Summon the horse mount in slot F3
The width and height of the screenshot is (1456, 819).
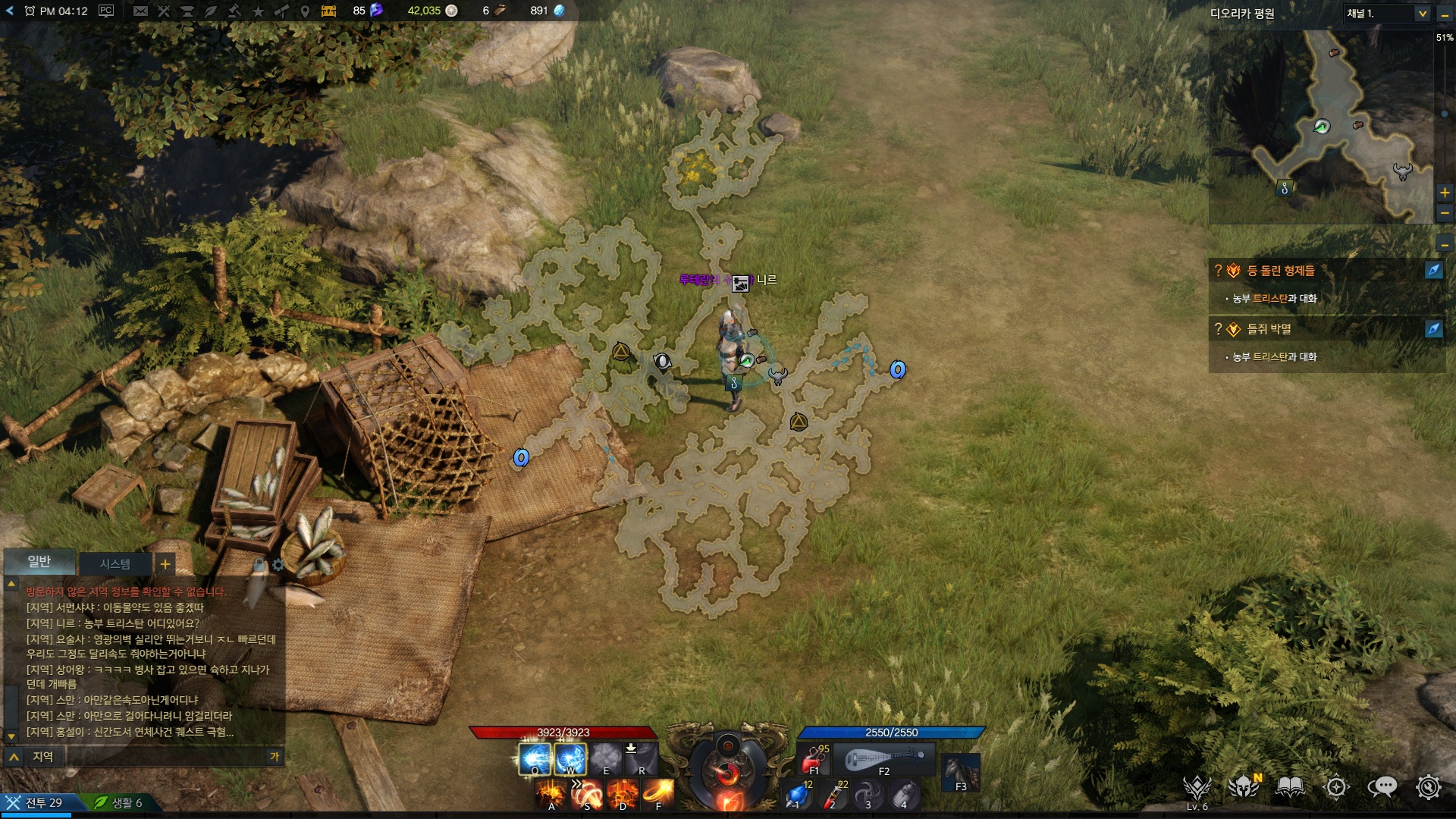click(961, 772)
